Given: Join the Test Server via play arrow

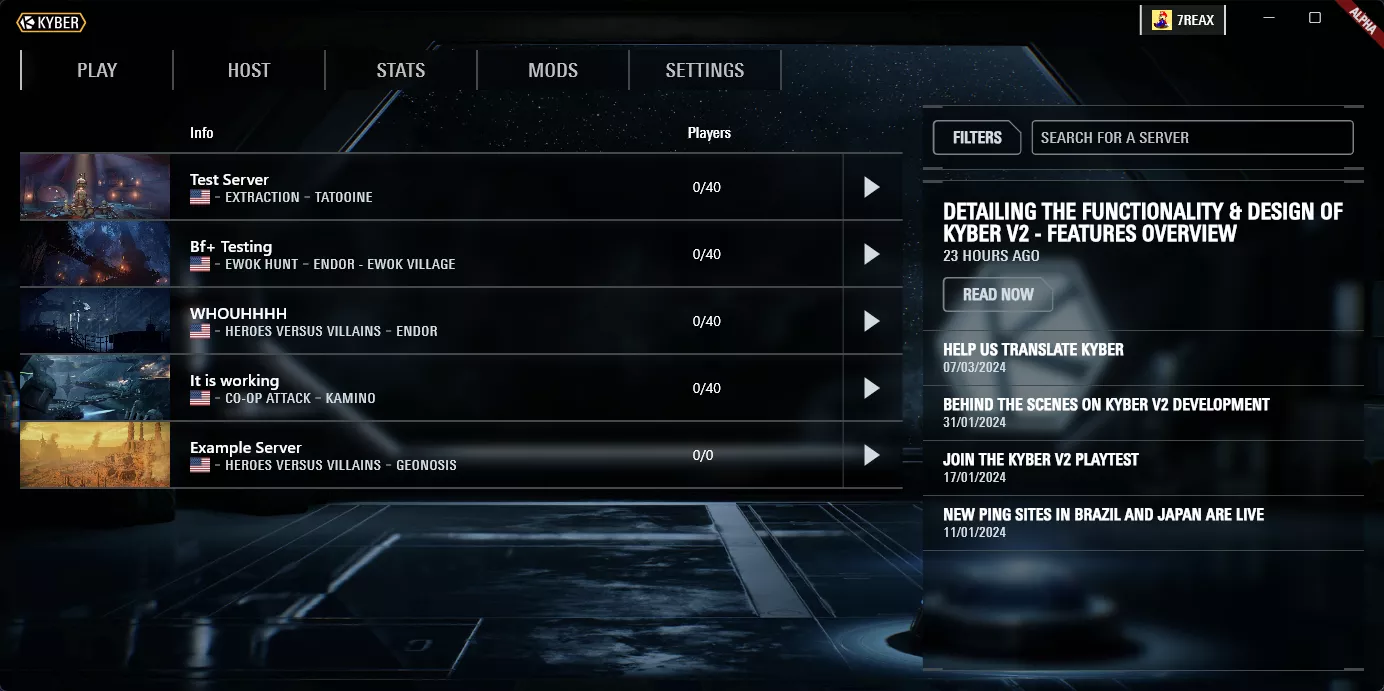Looking at the screenshot, I should pos(872,187).
